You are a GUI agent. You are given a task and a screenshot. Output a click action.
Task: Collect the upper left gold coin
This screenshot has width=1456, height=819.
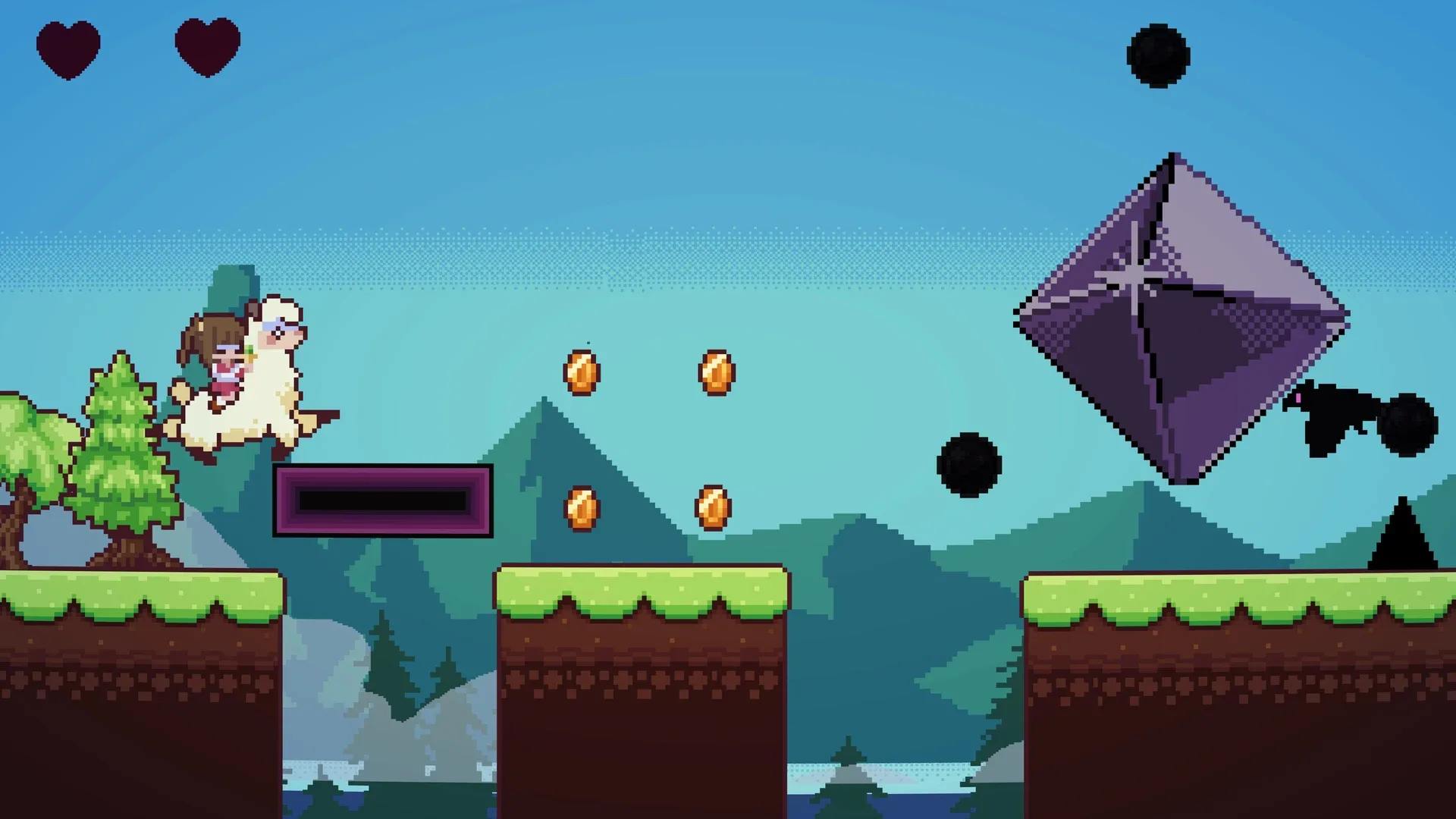click(580, 370)
